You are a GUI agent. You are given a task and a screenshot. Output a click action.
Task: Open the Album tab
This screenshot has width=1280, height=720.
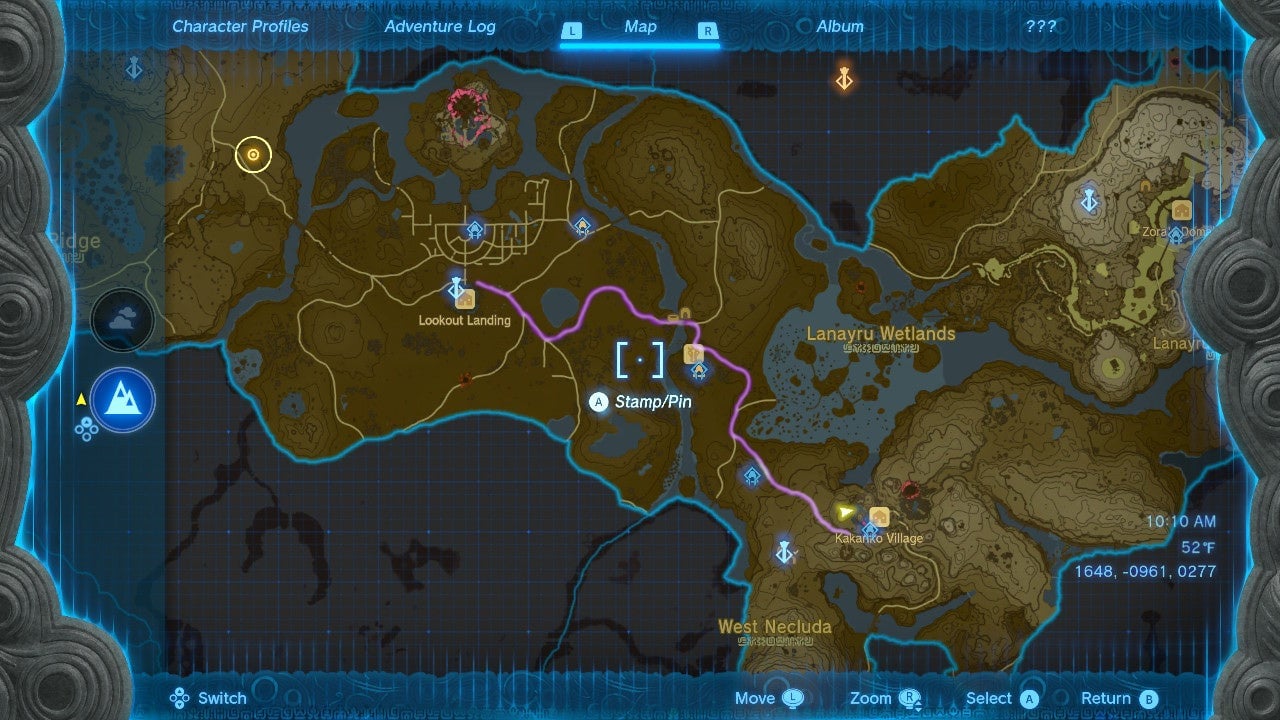838,27
